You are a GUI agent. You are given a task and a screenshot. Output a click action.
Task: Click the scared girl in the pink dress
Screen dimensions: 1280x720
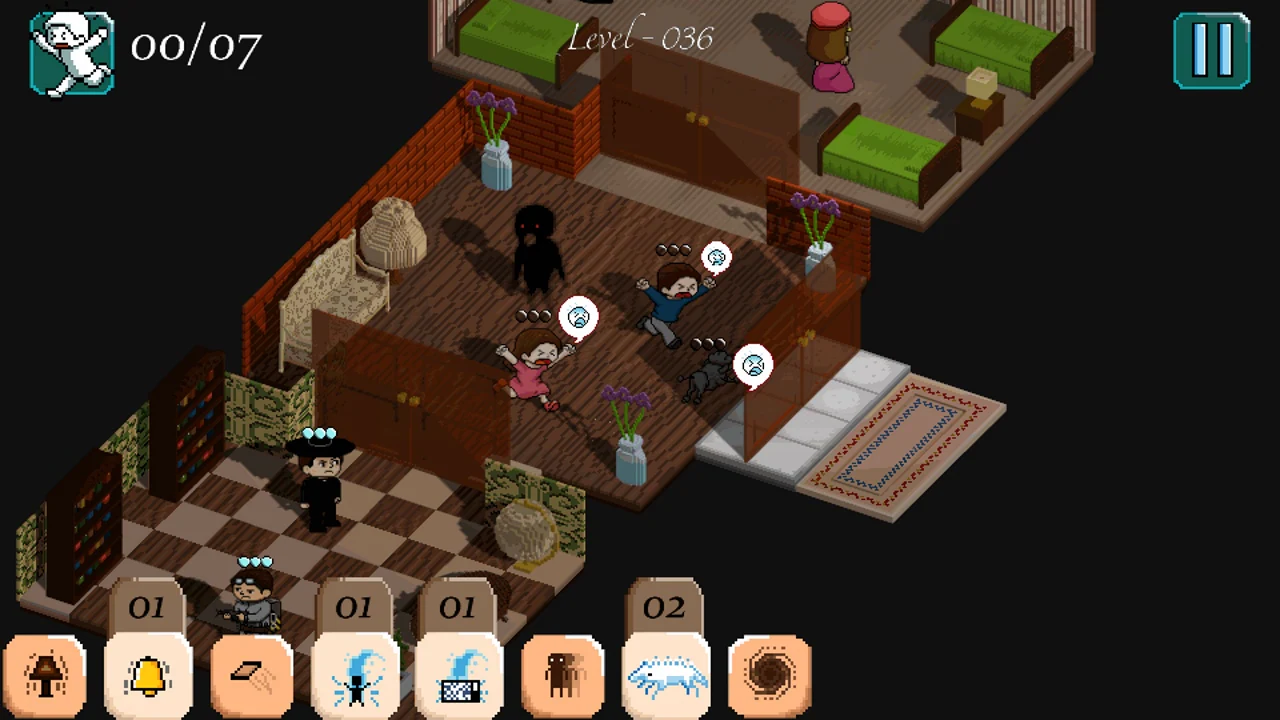535,365
